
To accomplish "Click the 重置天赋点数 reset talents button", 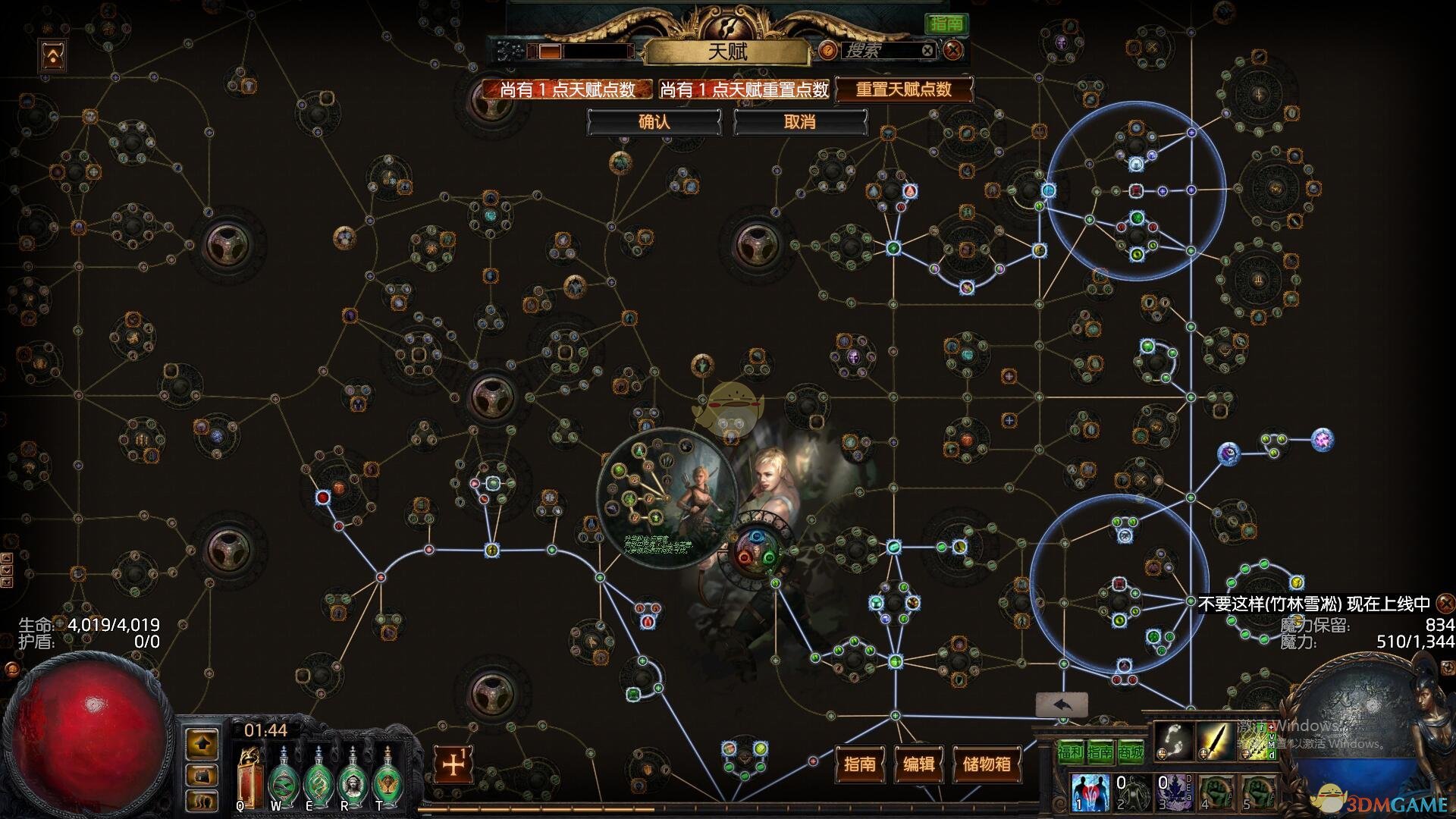I will point(903,89).
